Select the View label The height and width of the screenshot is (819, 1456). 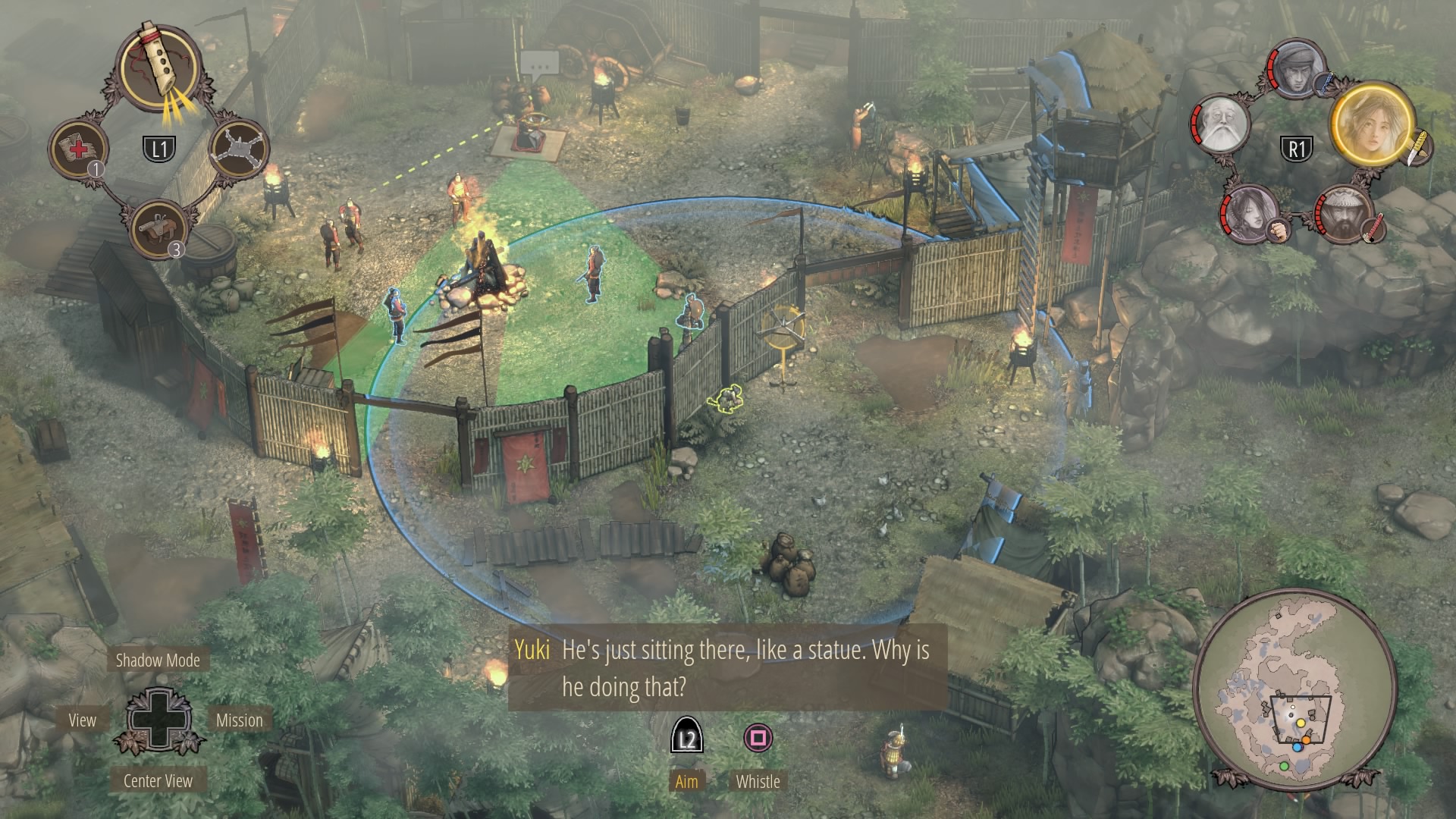click(82, 720)
